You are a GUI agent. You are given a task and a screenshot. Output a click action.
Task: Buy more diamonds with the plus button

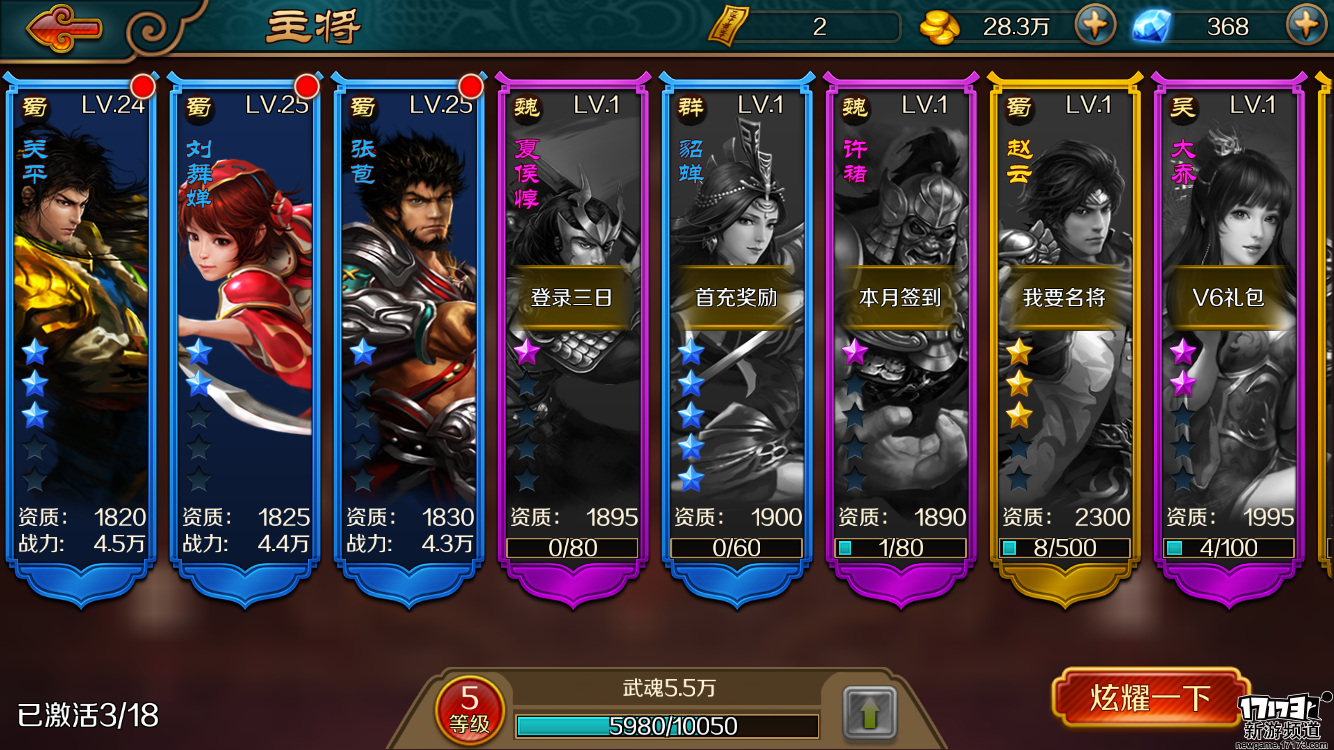(1305, 26)
